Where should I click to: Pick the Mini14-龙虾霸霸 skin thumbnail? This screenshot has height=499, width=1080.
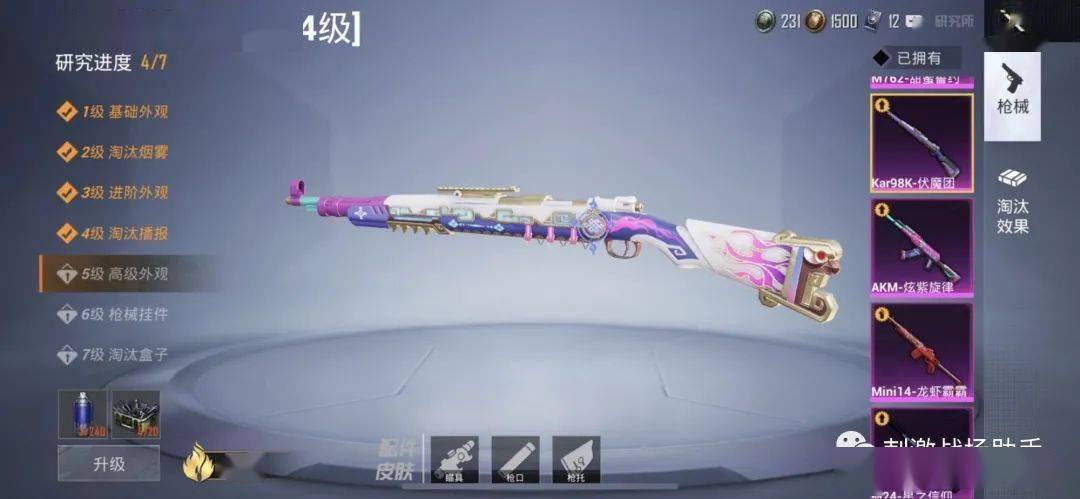pos(921,351)
